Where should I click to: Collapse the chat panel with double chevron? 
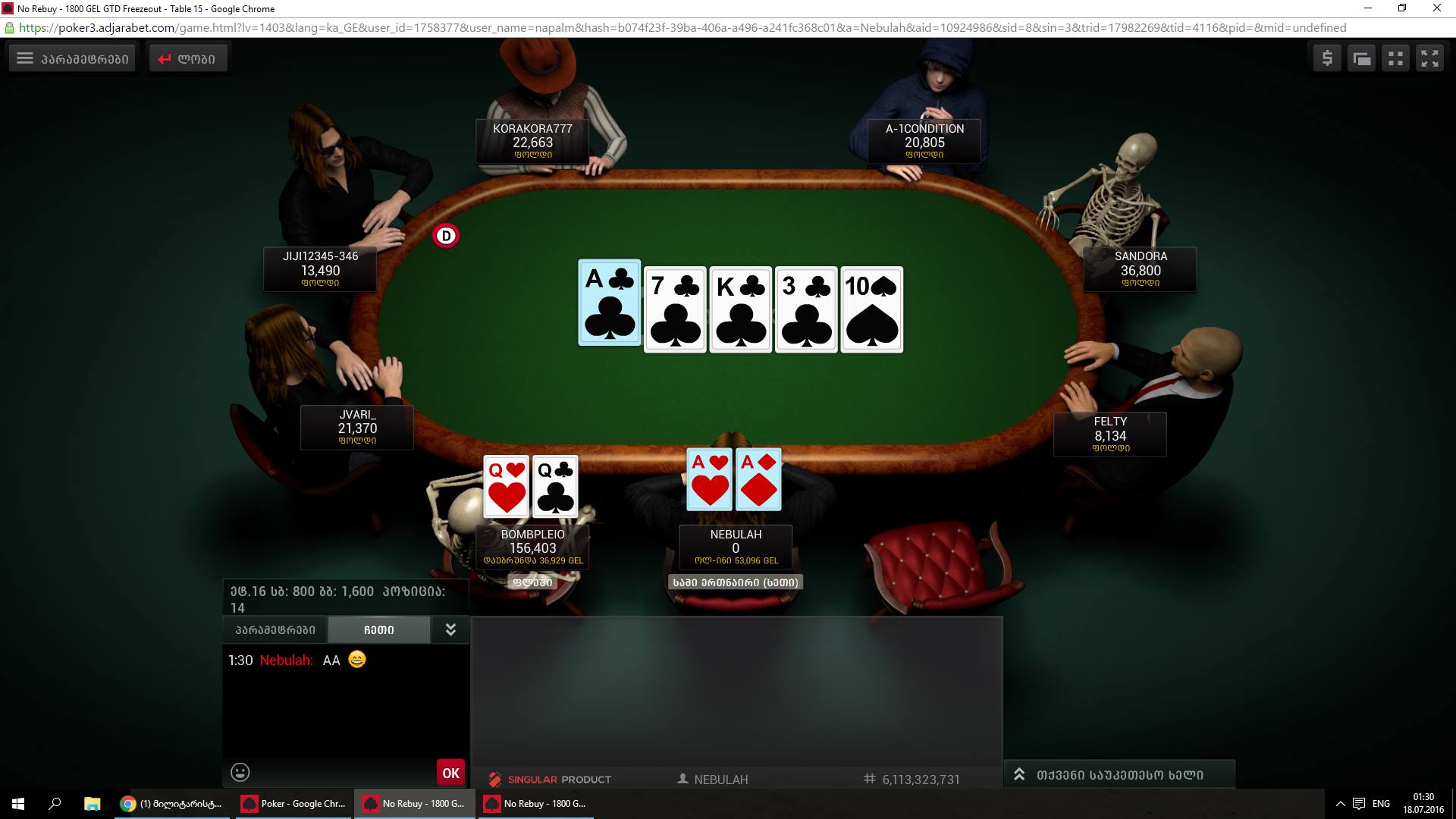[x=450, y=629]
